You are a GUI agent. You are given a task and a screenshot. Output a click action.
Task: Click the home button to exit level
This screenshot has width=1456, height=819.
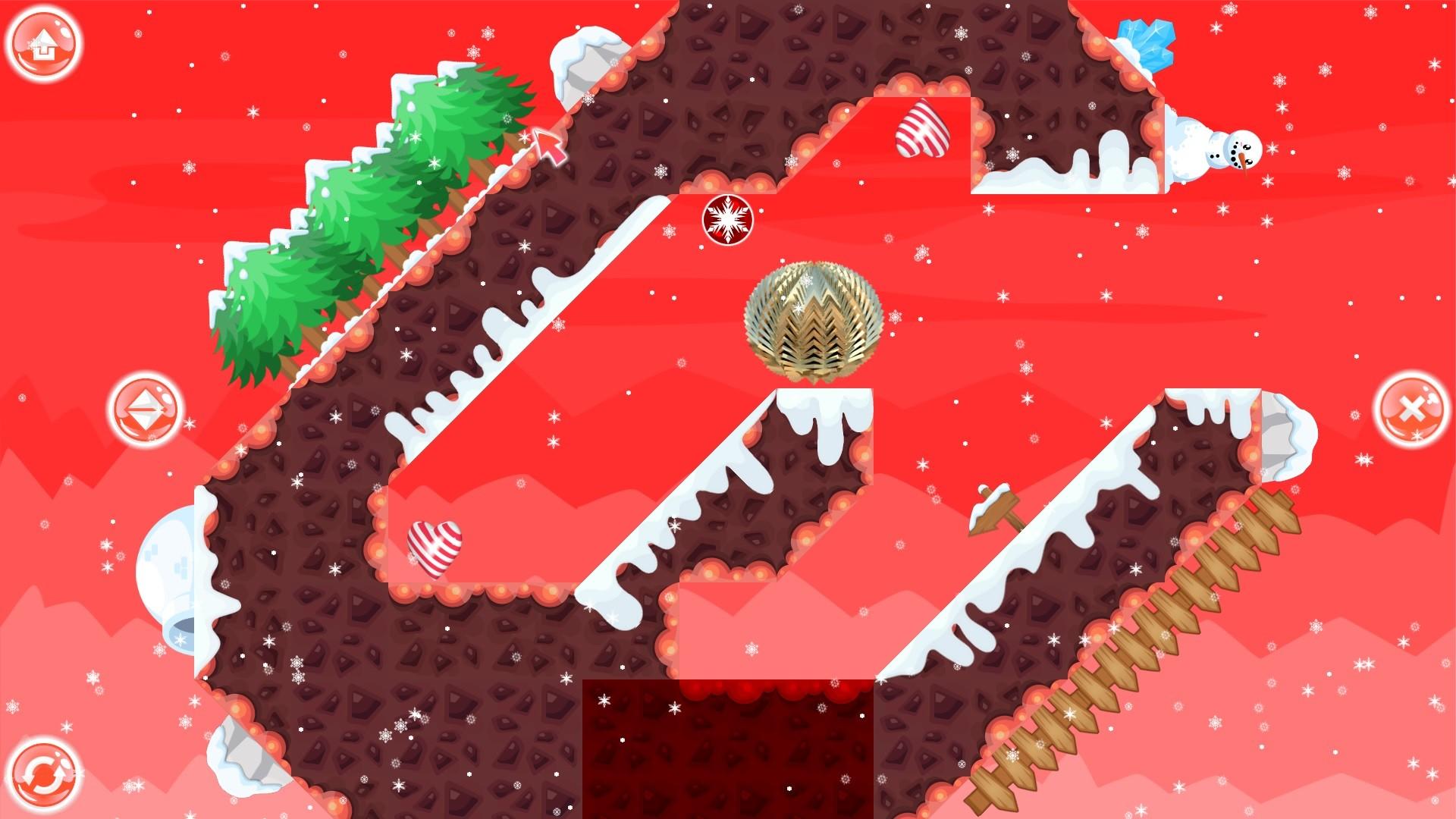point(42,42)
